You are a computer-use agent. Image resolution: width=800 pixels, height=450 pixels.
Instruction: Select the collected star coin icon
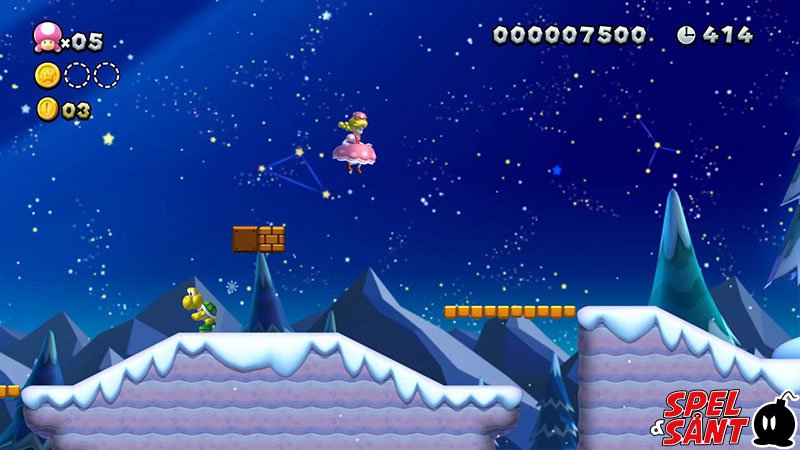[x=47, y=75]
